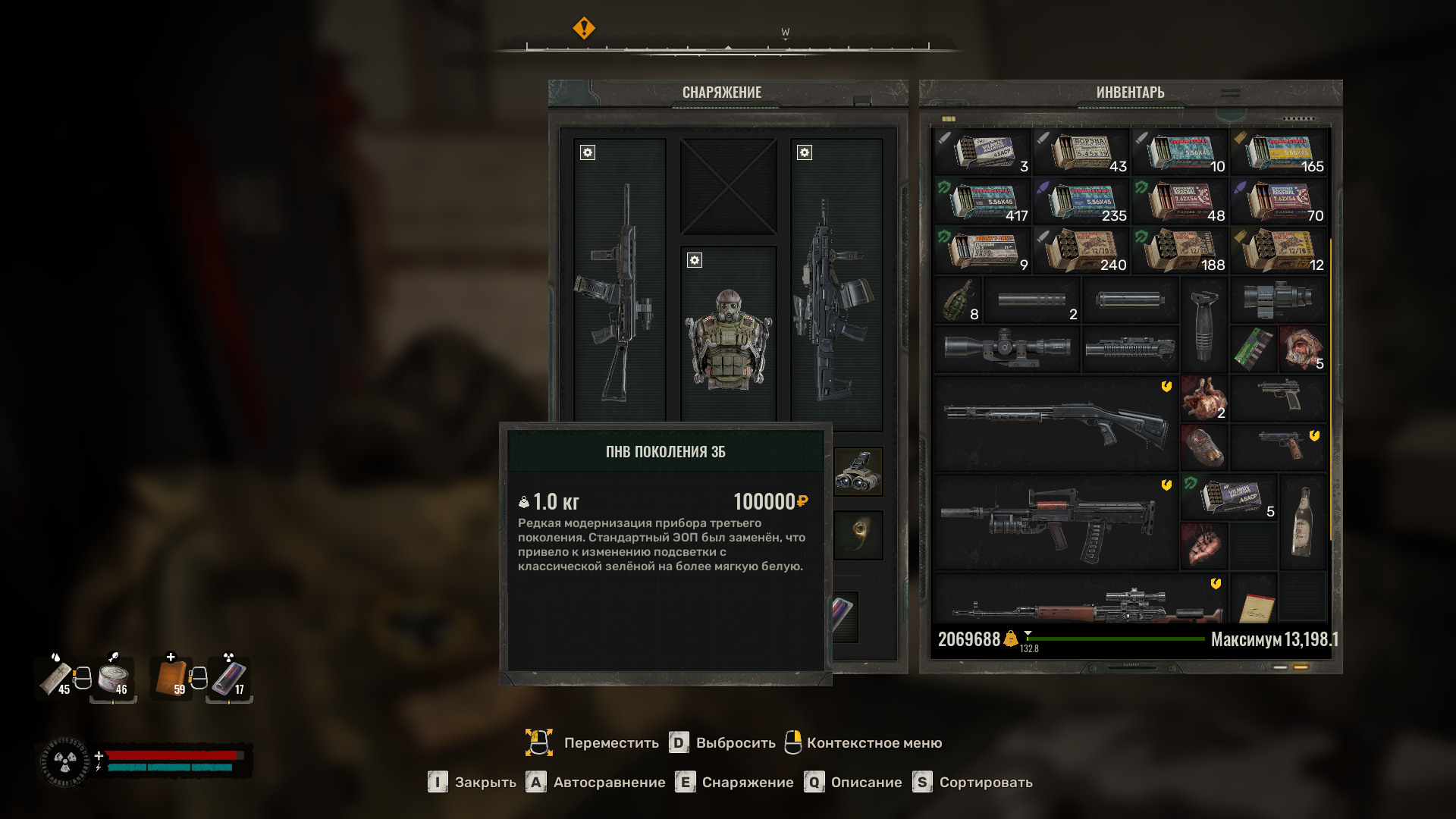The image size is (1456, 819).
Task: Select the long rifle scope attachment
Action: (x=1006, y=349)
